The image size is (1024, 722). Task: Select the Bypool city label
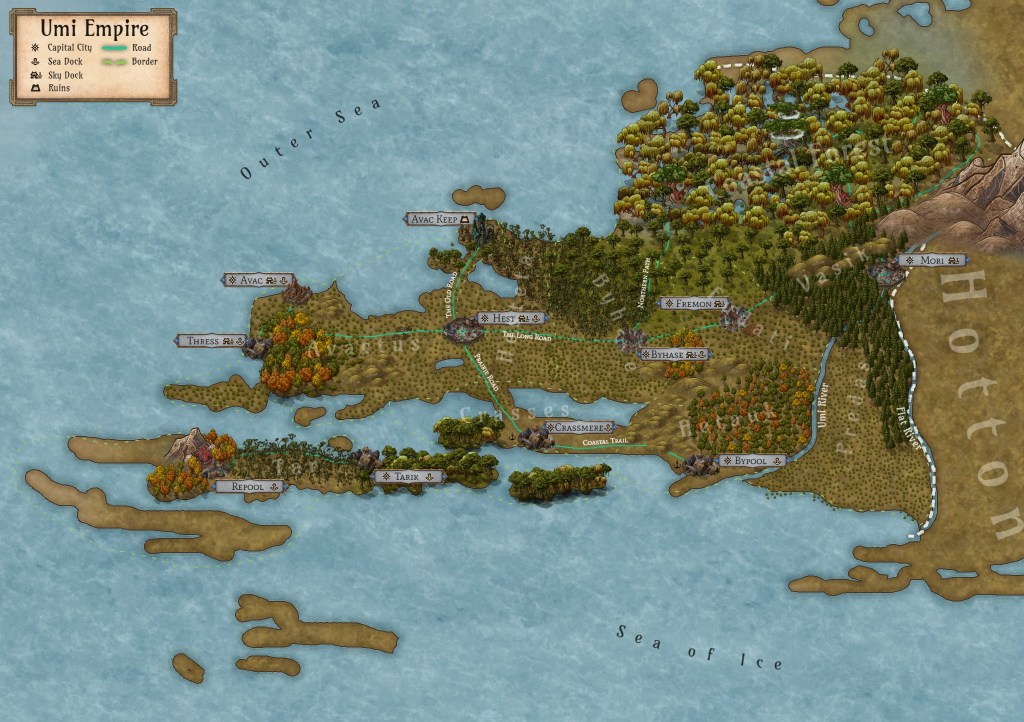point(748,461)
